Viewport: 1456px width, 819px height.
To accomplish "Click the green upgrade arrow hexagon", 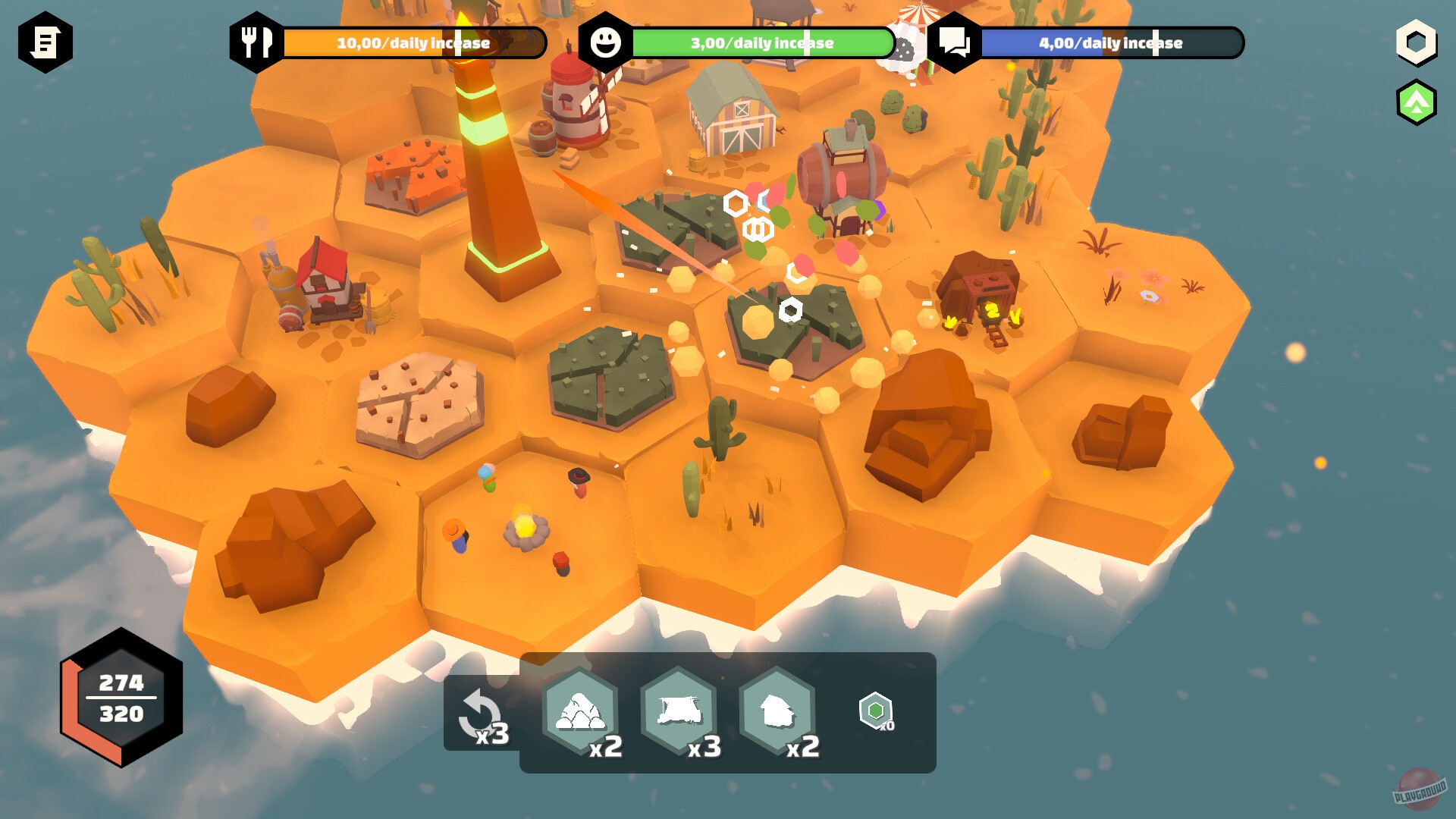I will tap(1417, 99).
